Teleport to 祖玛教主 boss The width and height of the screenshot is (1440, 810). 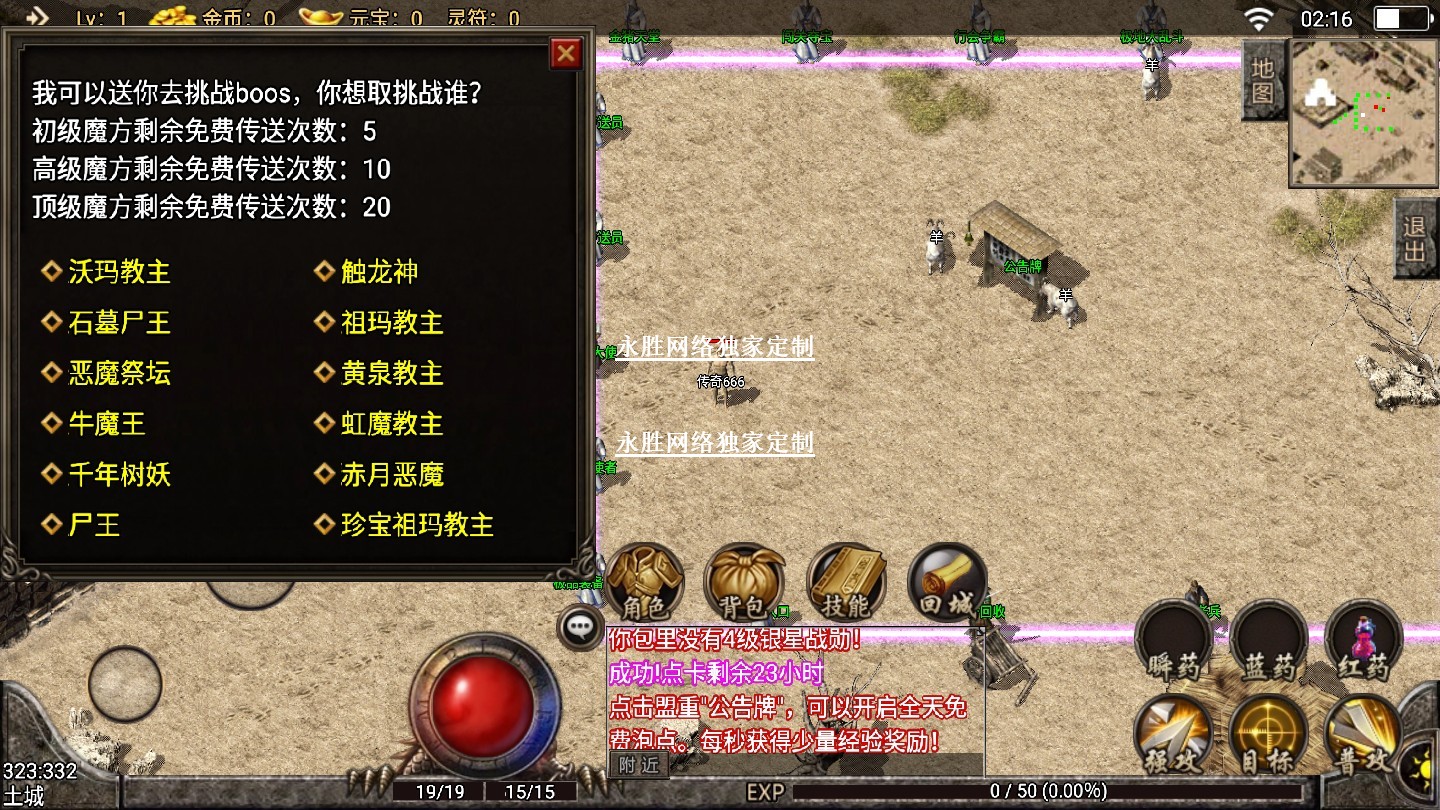pos(391,323)
